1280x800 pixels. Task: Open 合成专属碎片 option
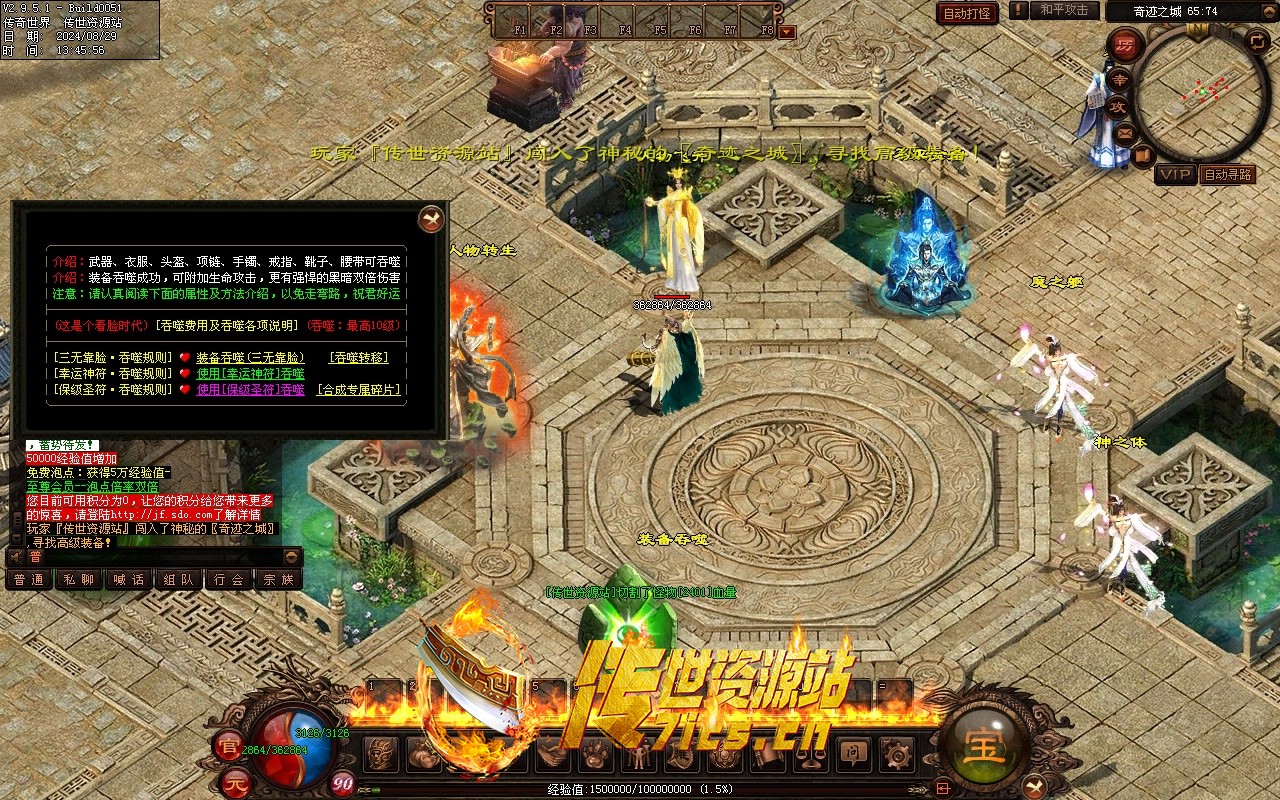(359, 390)
